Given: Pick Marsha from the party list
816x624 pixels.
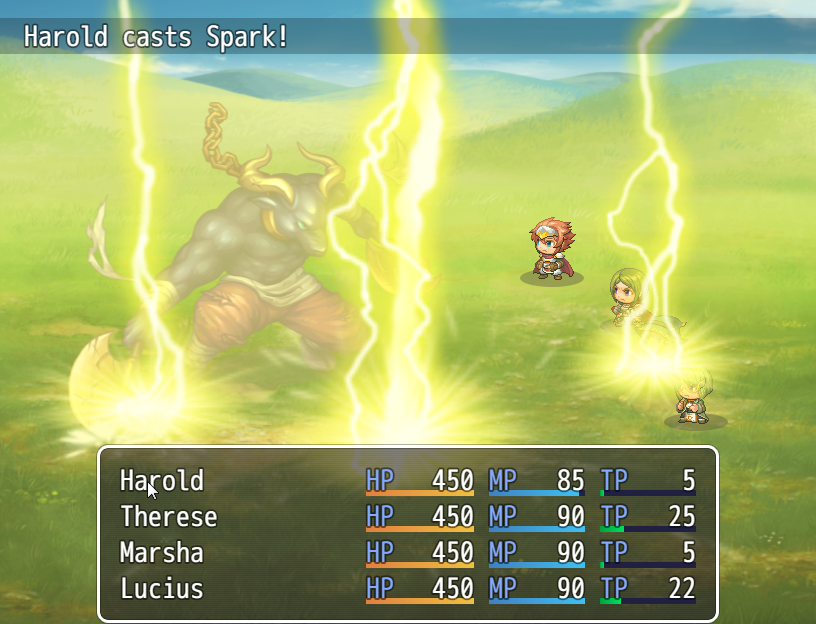Looking at the screenshot, I should pos(161,553).
